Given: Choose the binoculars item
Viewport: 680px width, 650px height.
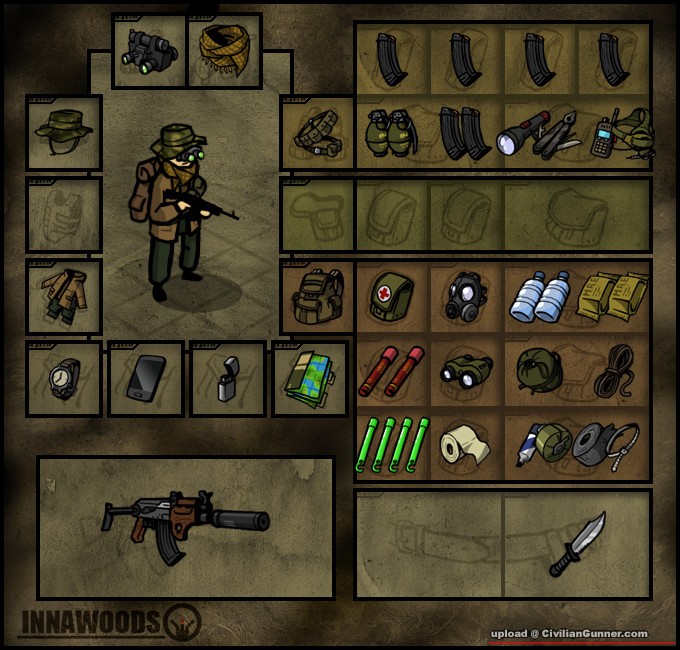Looking at the screenshot, I should (x=465, y=370).
